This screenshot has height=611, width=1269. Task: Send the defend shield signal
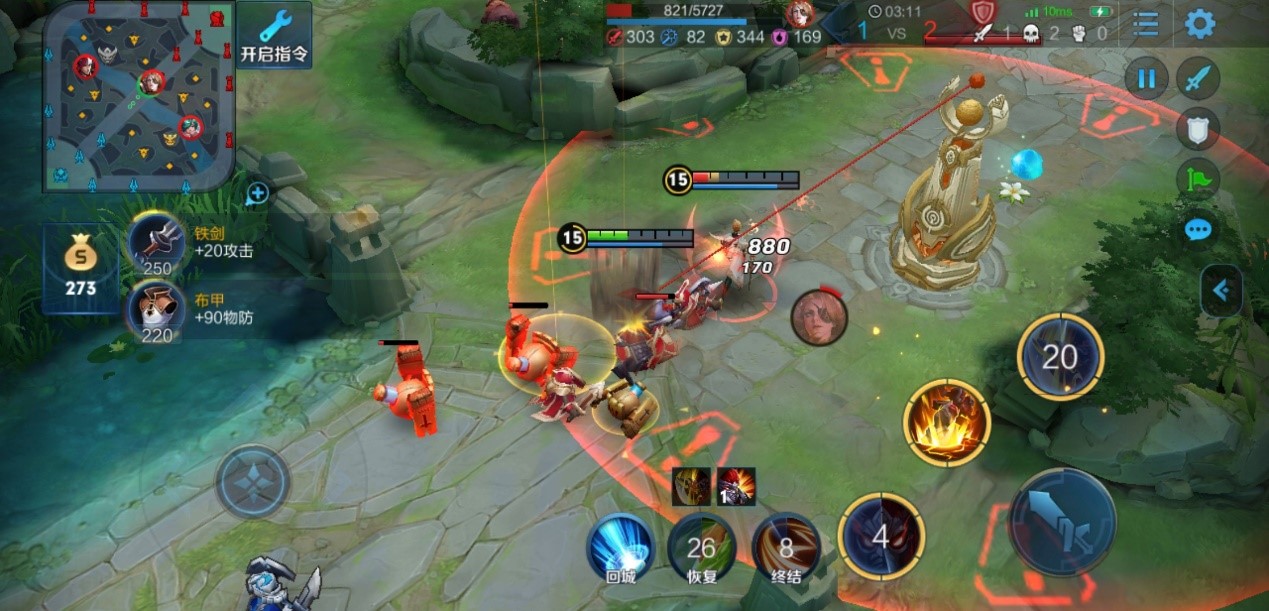[x=1197, y=128]
